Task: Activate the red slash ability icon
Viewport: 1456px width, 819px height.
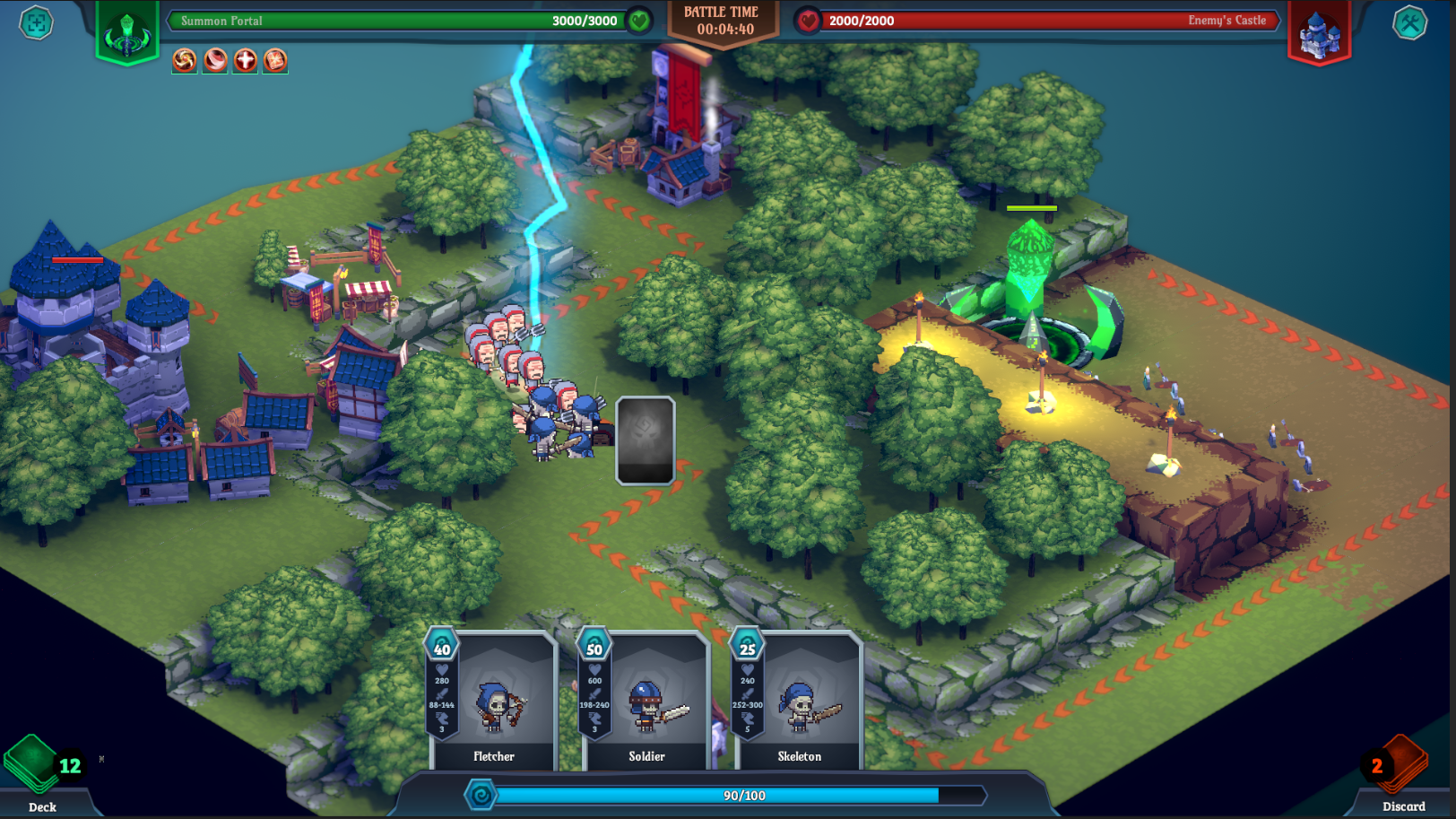Action: click(215, 60)
